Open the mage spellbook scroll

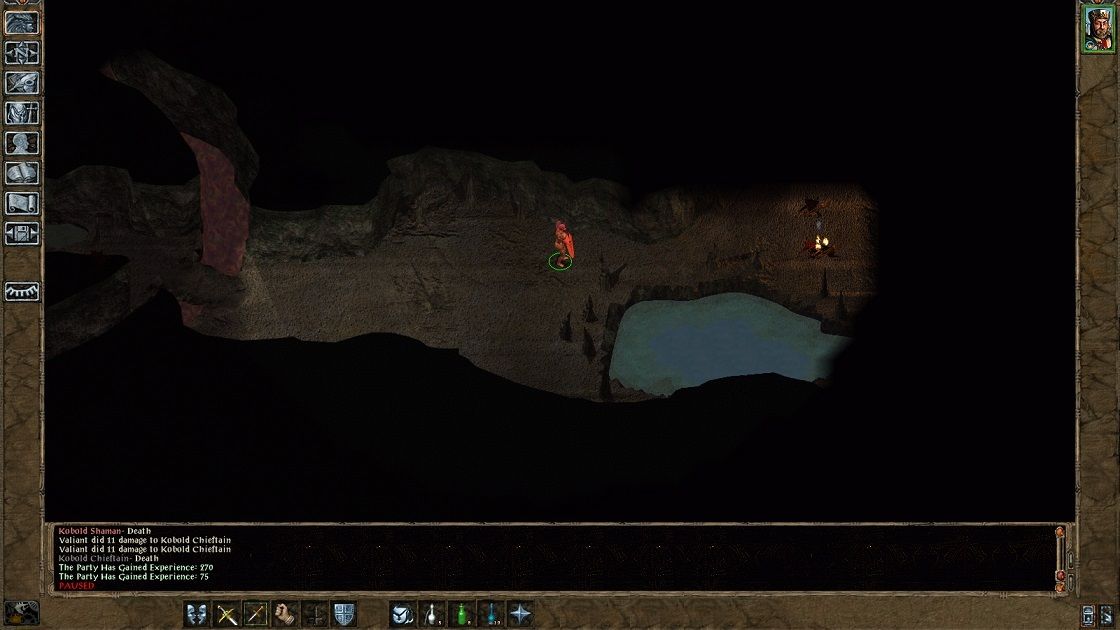[22, 173]
